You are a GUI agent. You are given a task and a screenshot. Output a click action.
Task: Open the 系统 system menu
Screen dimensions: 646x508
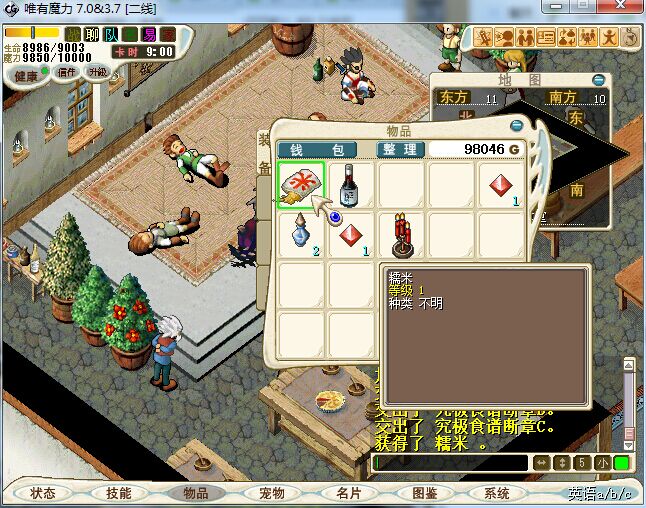[497, 493]
